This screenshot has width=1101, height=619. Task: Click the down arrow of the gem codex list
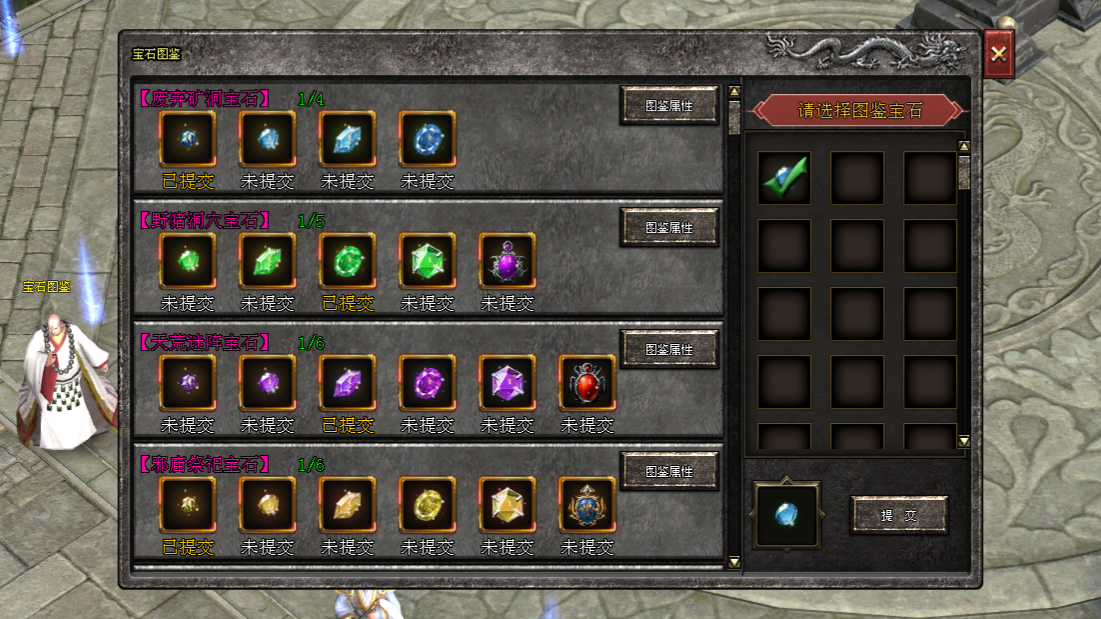click(x=734, y=562)
